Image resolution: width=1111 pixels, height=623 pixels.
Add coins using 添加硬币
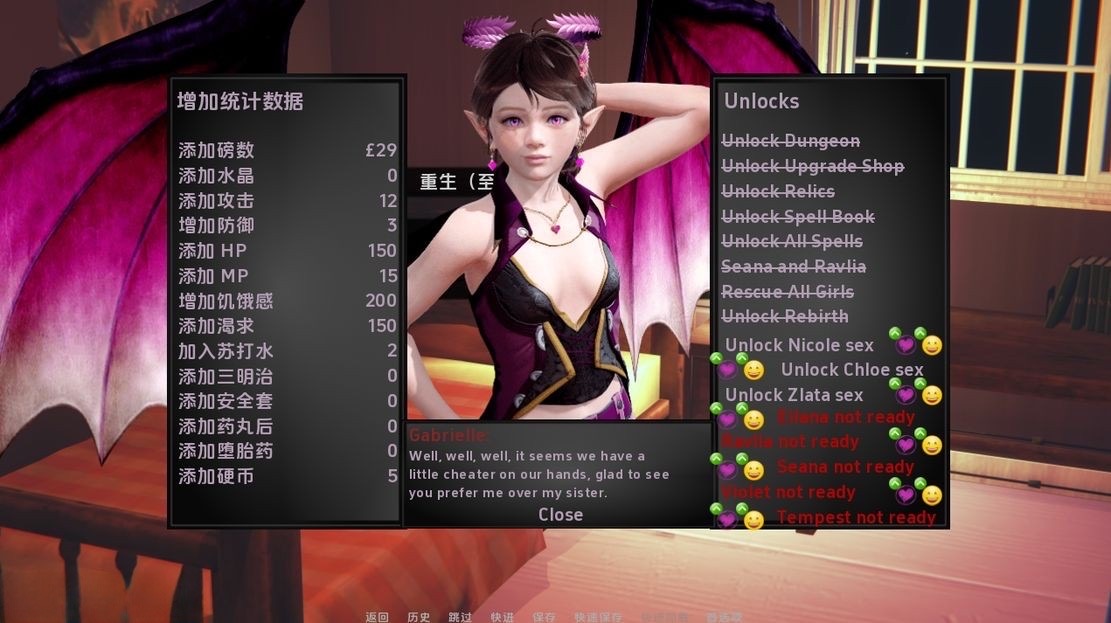coord(216,476)
